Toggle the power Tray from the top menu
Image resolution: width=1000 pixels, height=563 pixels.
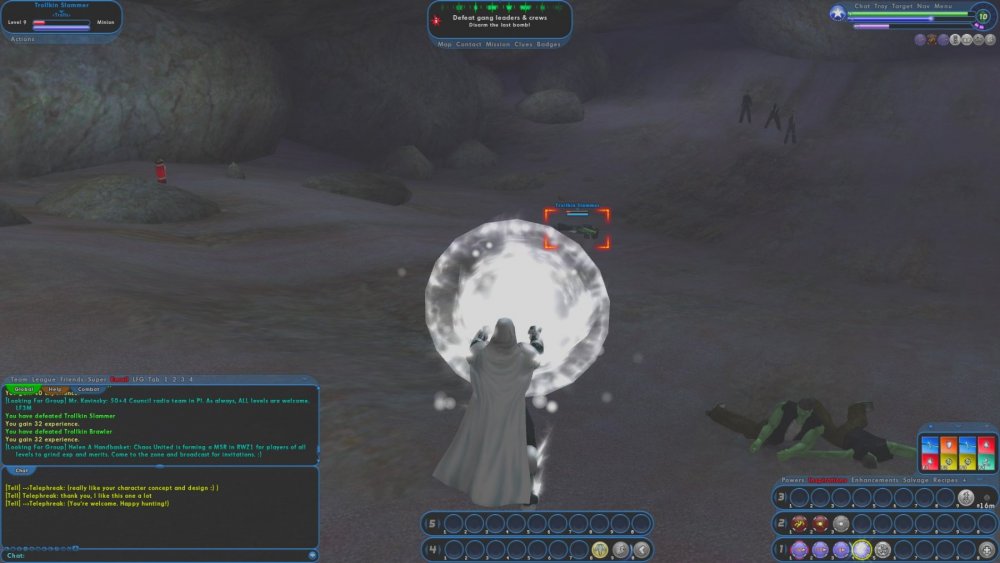pos(881,6)
